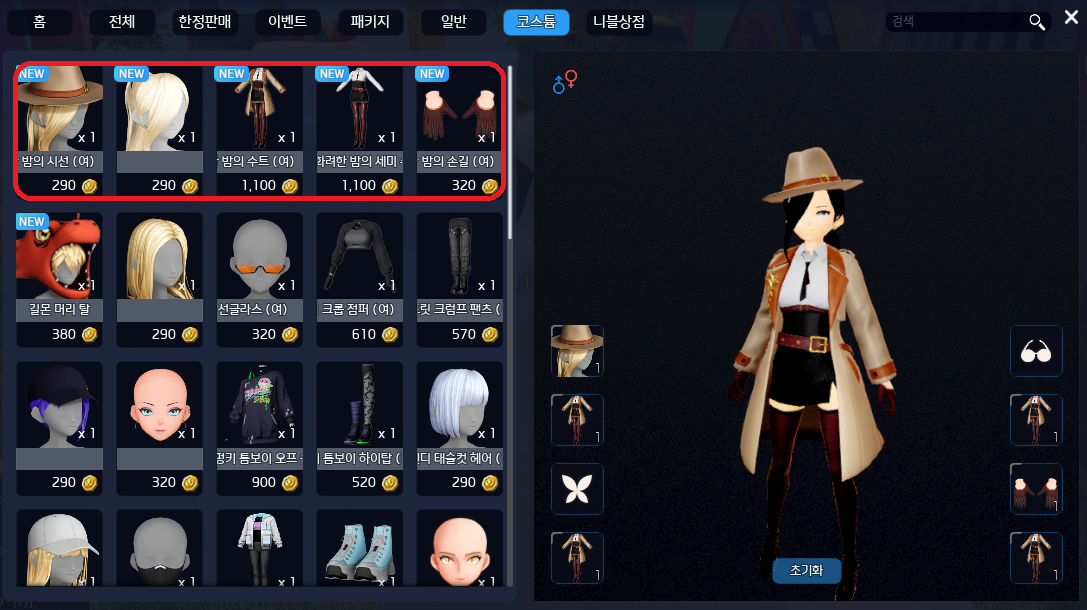1087x610 pixels.
Task: Open the 전체 category tab
Action: 122,22
